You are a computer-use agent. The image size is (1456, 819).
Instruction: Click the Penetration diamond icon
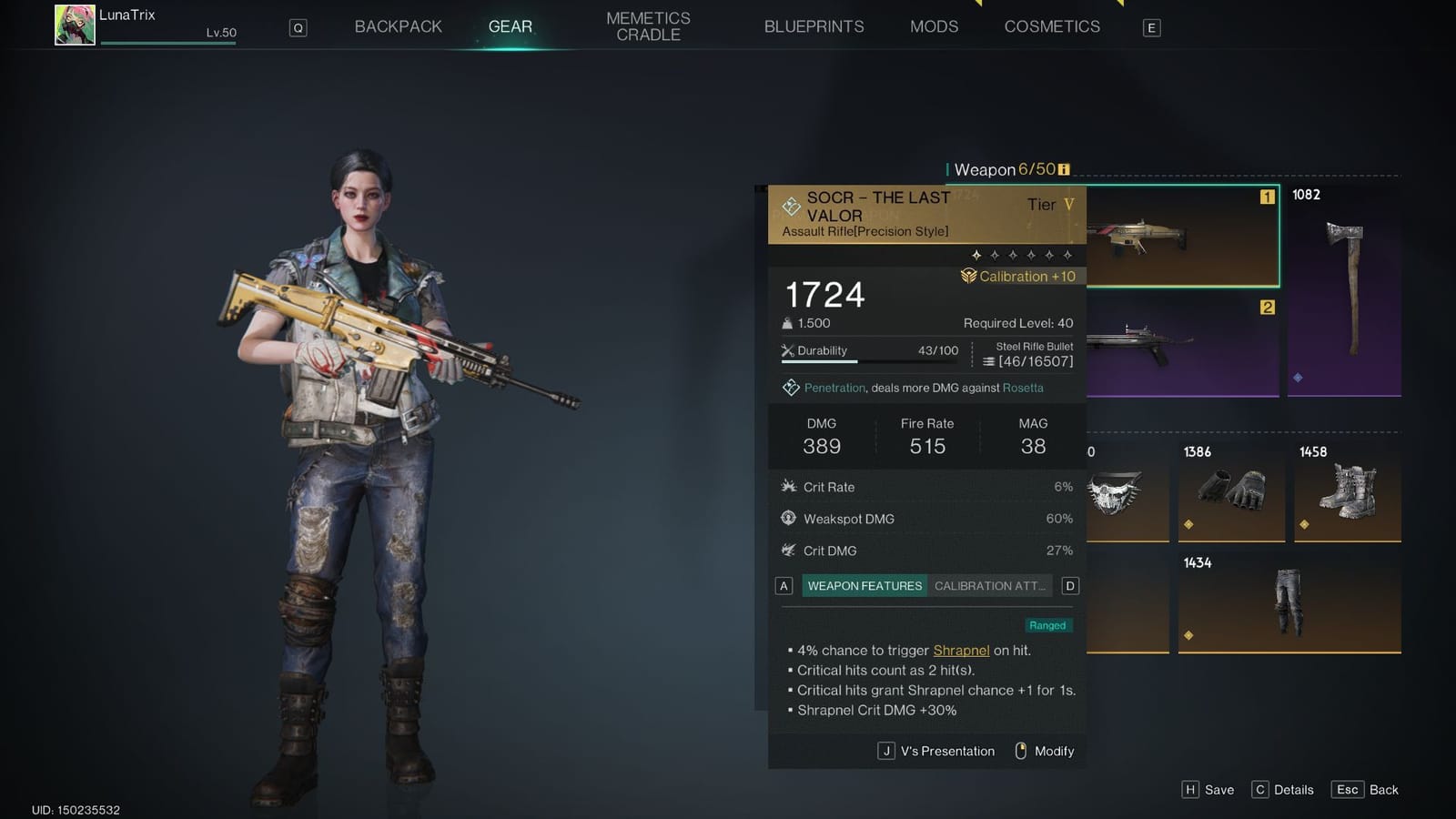(x=791, y=387)
